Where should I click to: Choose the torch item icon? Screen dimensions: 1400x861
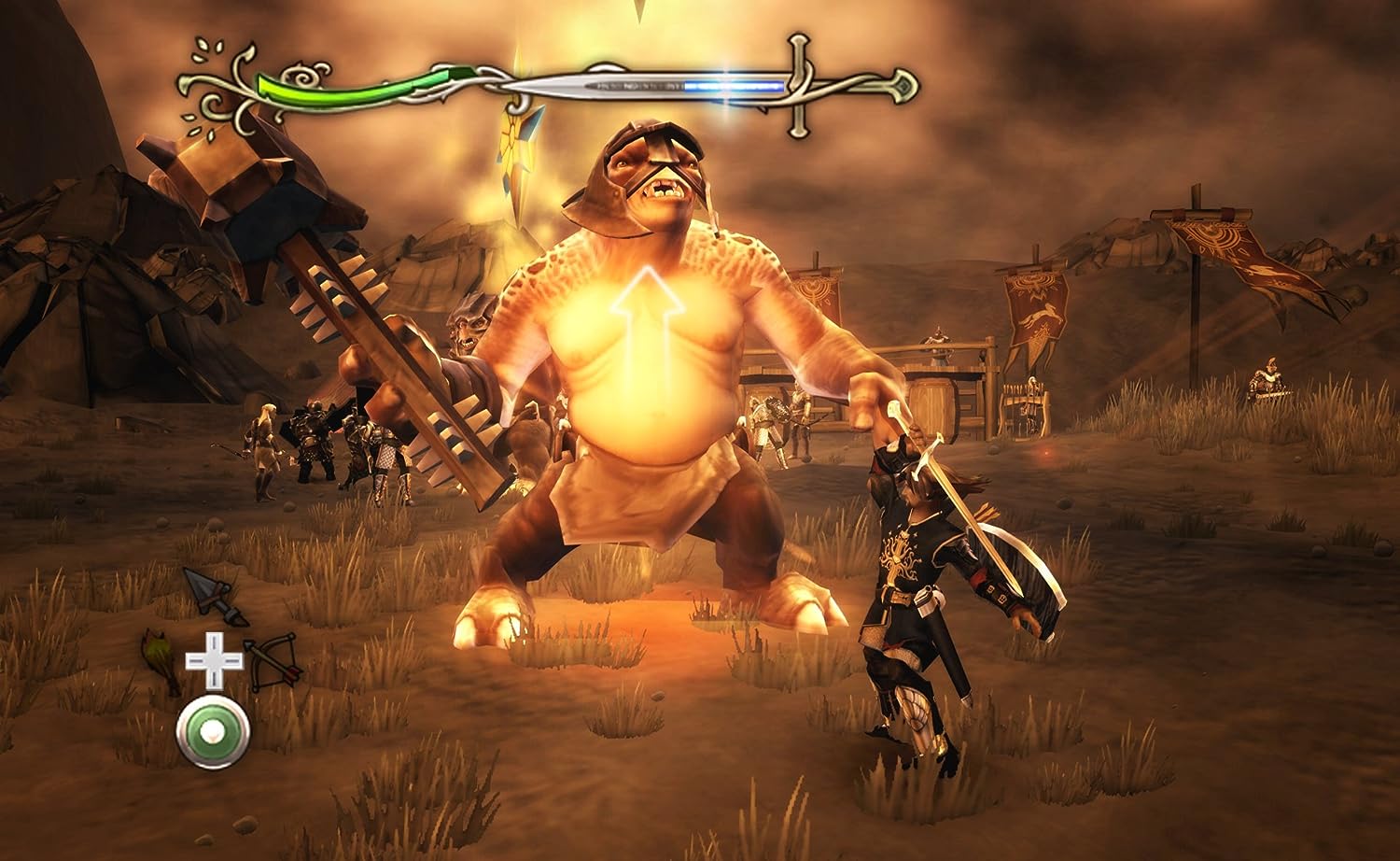pyautogui.click(x=161, y=661)
